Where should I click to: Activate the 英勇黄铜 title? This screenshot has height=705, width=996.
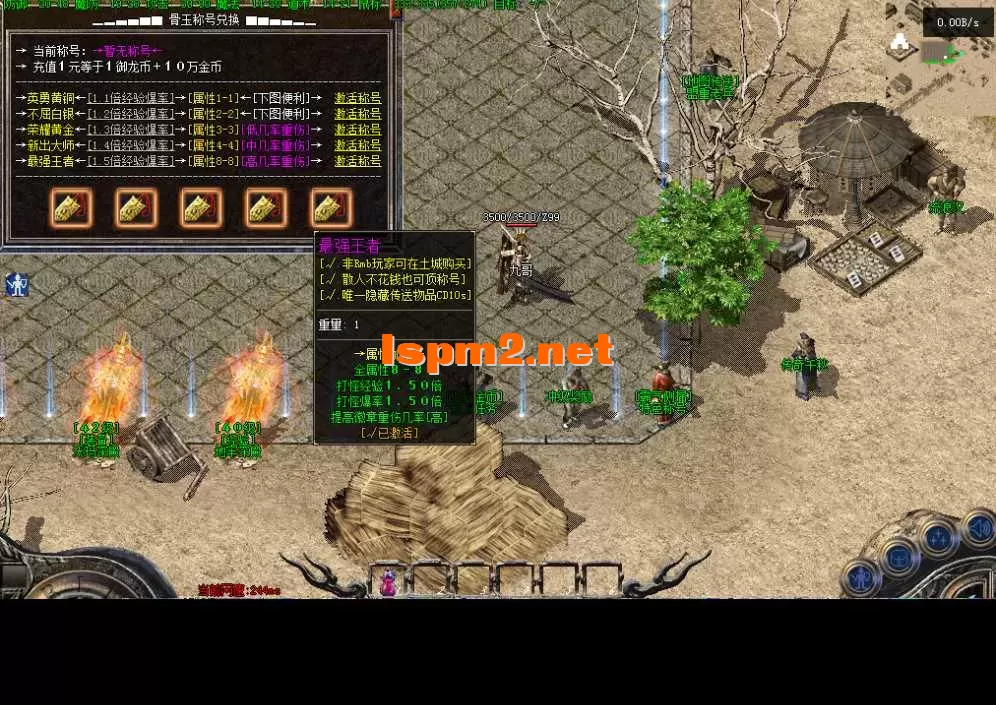coord(357,98)
